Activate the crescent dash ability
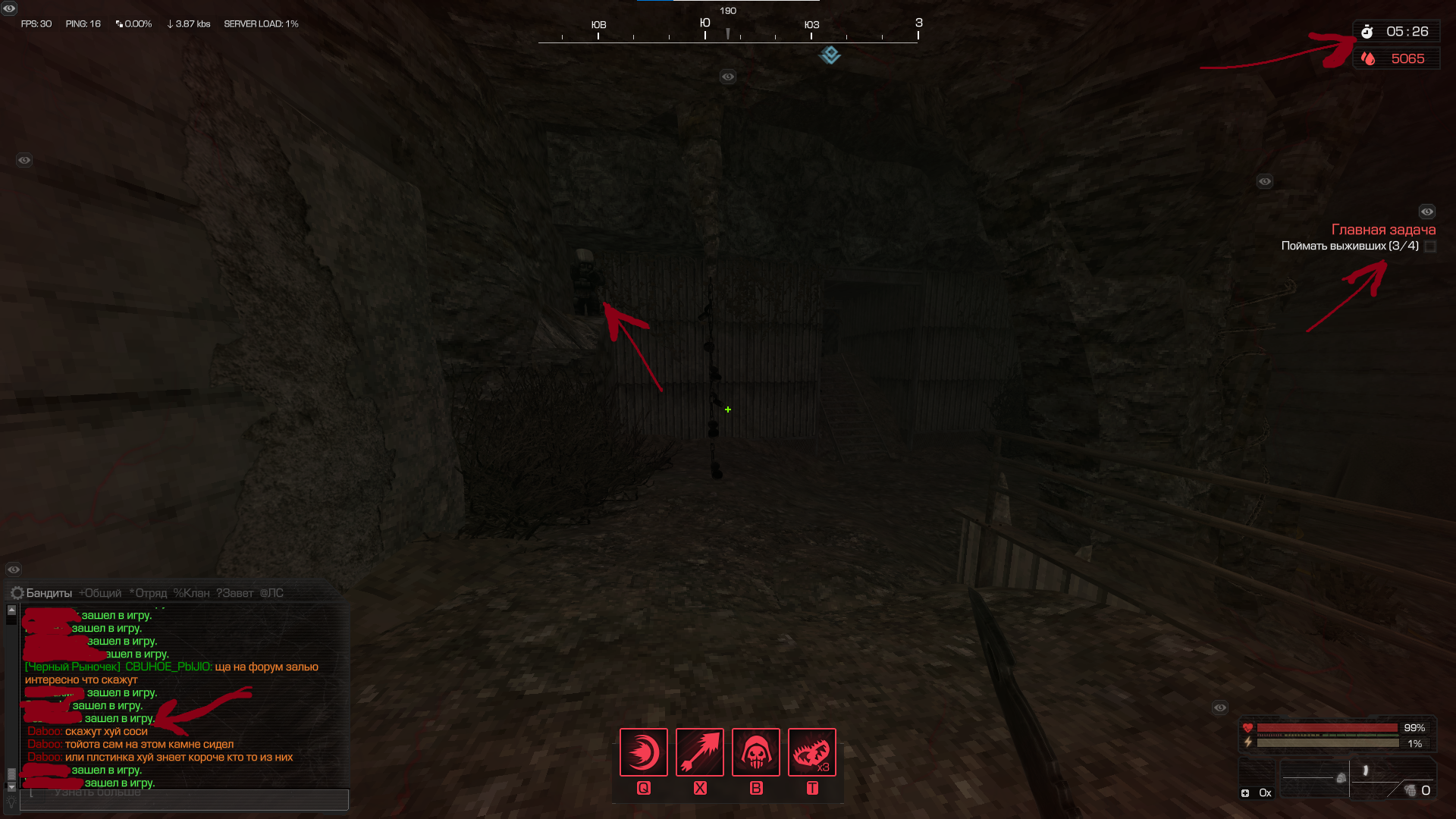1456x819 pixels. tap(644, 752)
